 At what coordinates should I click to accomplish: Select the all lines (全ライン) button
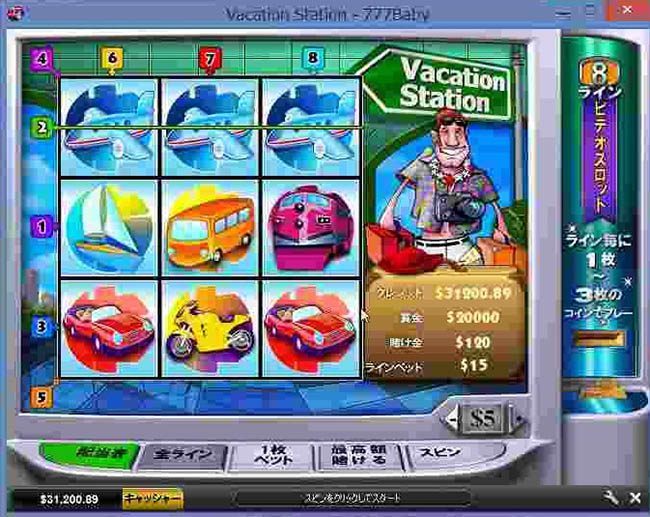pyautogui.click(x=184, y=455)
